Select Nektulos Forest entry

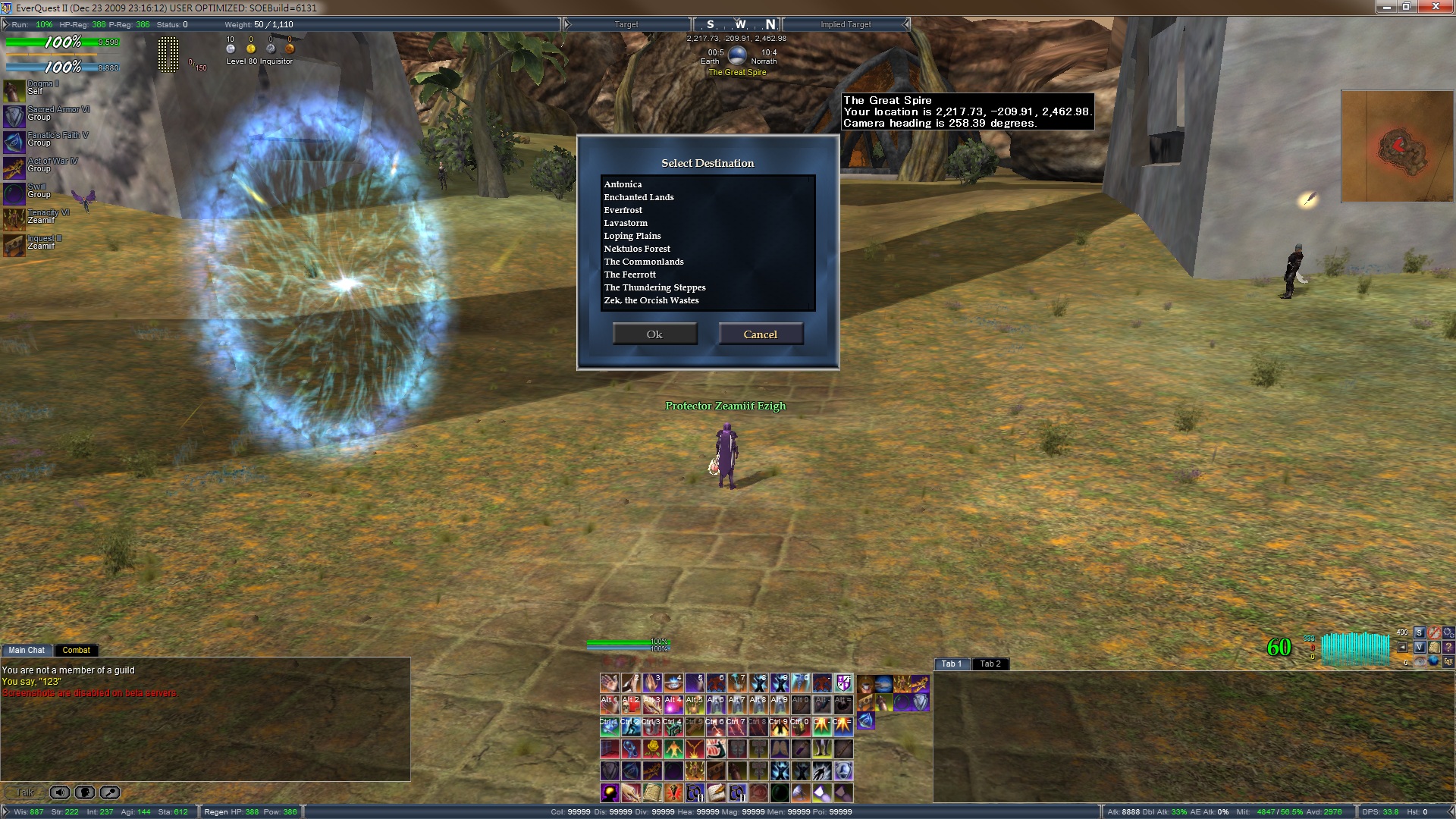pyautogui.click(x=637, y=249)
